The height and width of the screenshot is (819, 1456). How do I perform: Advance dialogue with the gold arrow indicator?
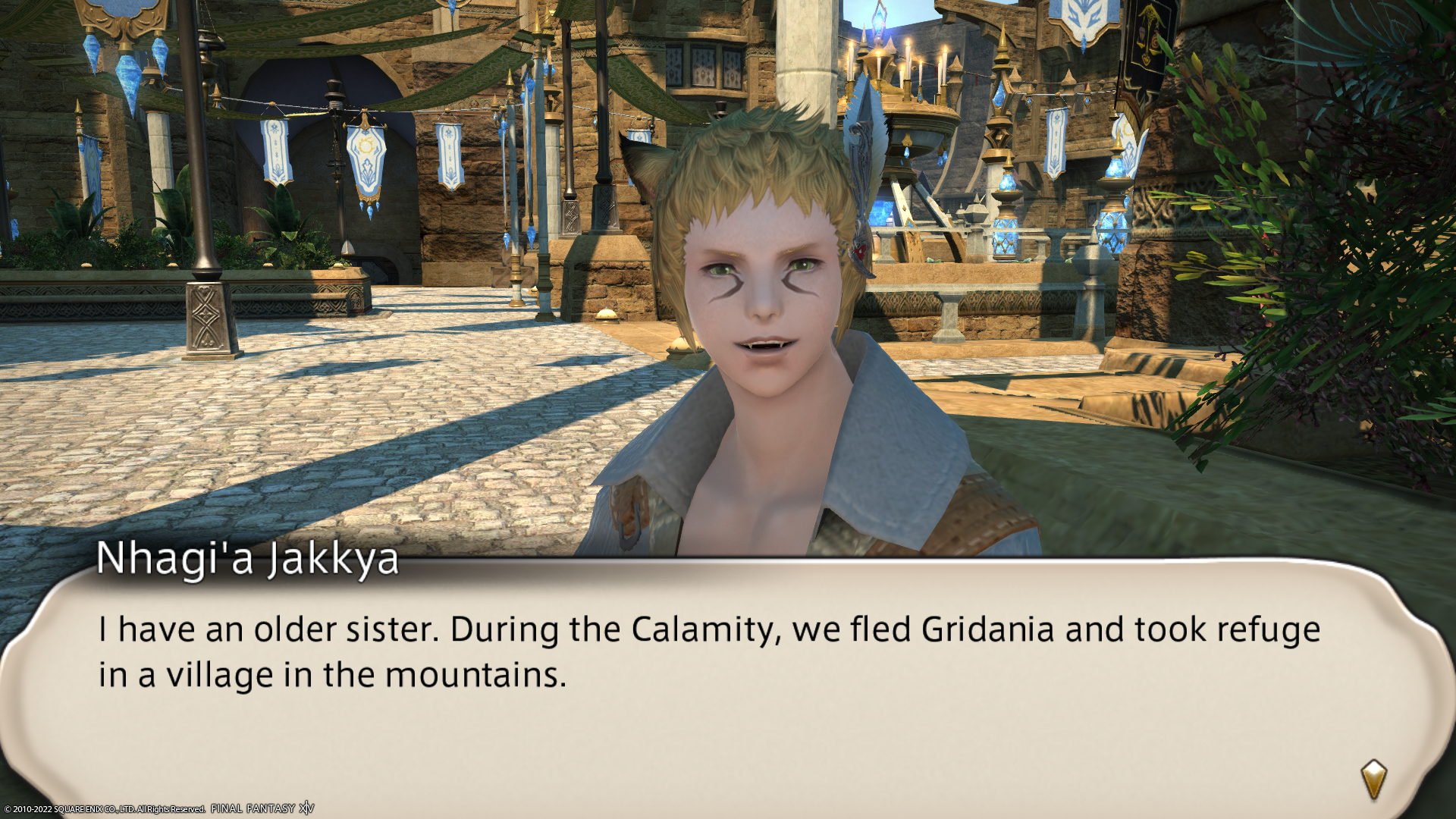coord(1373,779)
